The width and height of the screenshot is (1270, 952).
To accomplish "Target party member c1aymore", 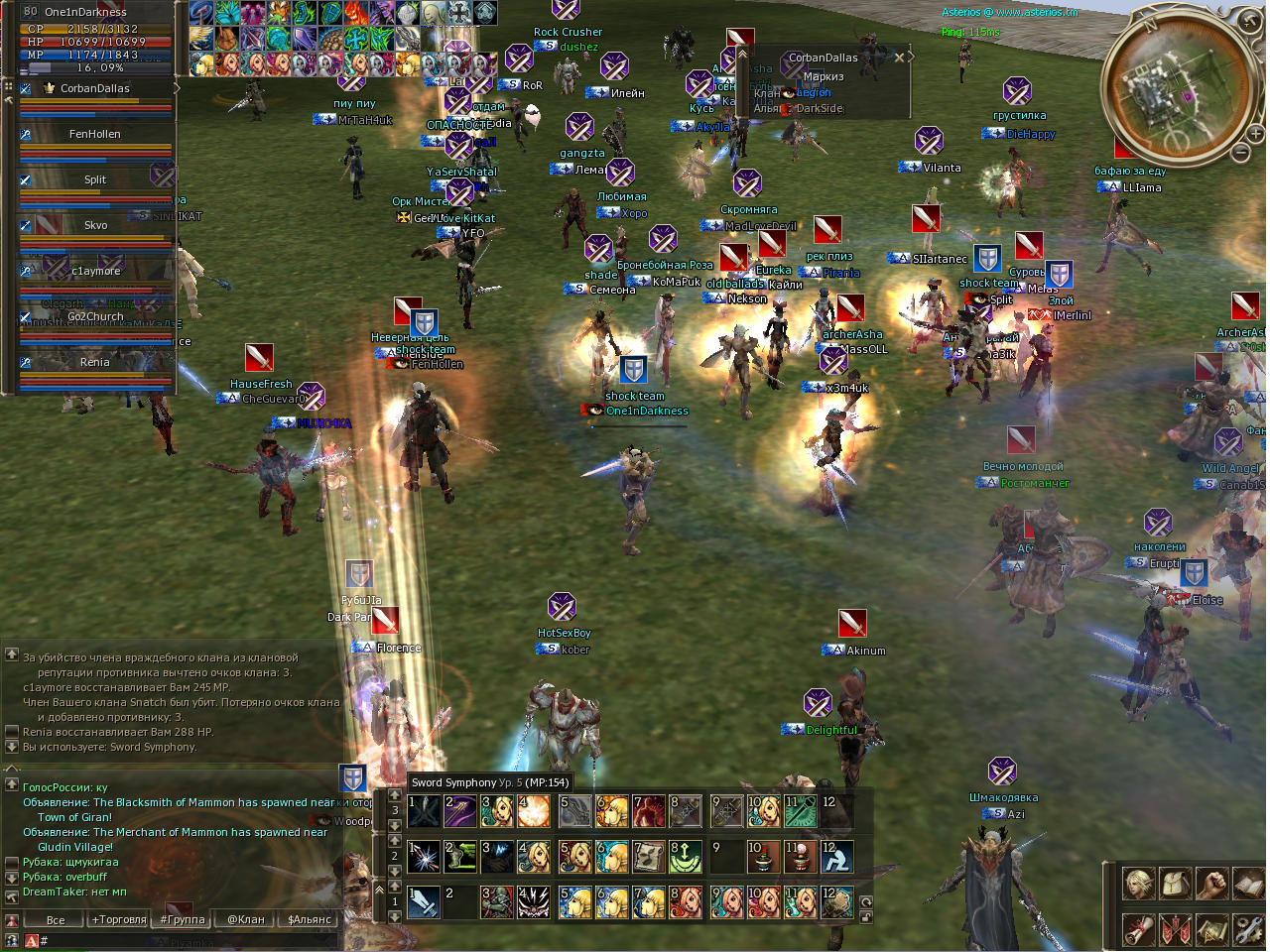I will point(95,271).
